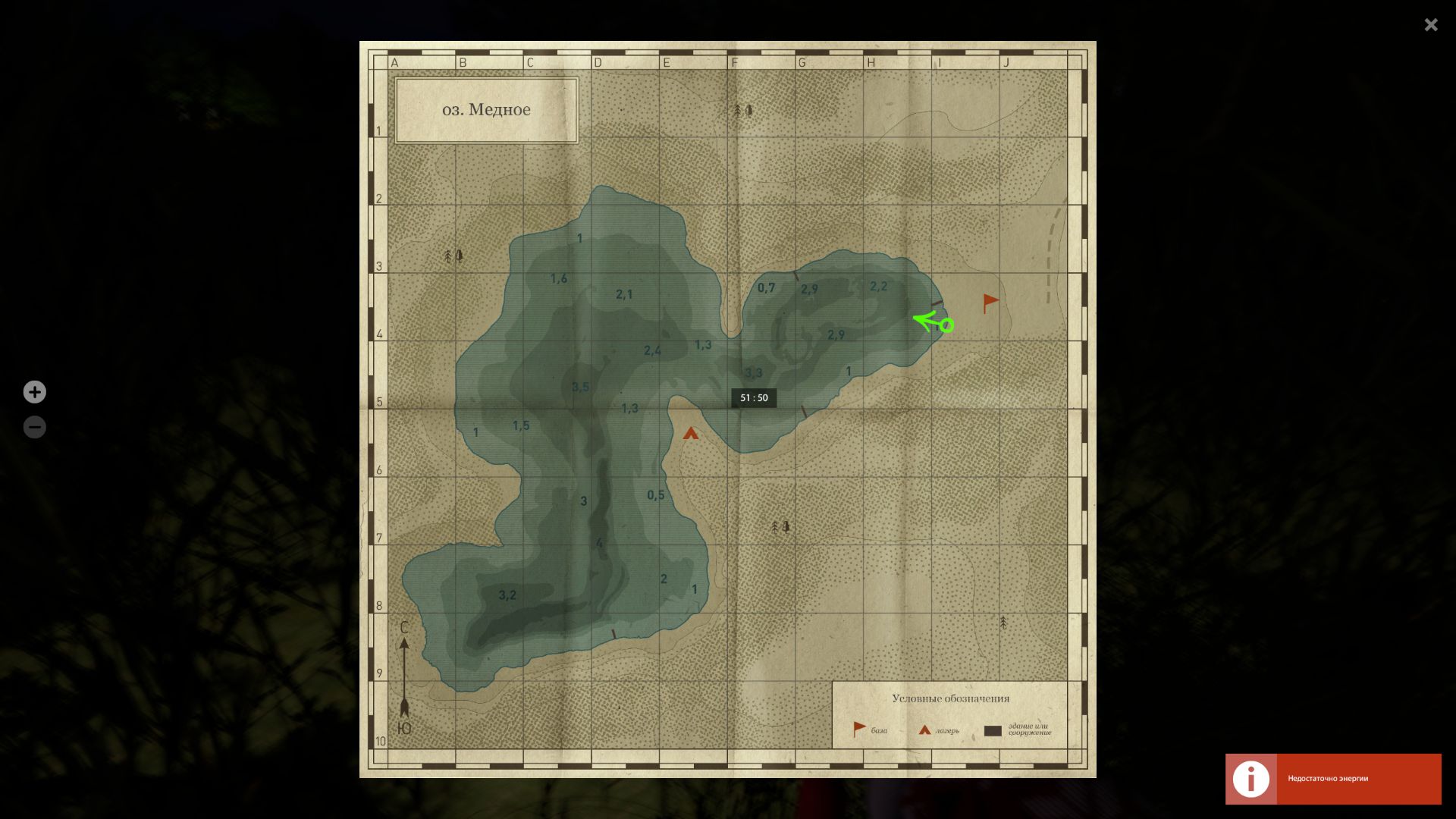Click the Условные обозначения legend header
Image resolution: width=1456 pixels, height=819 pixels.
click(950, 698)
